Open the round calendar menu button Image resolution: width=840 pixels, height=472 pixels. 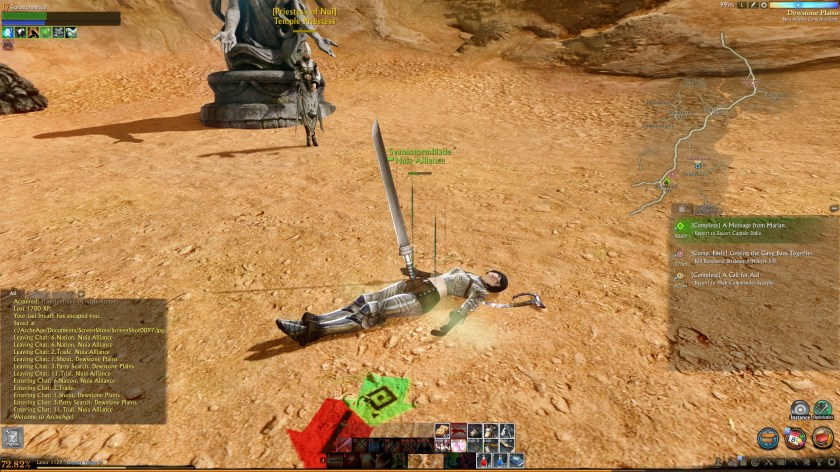pos(795,439)
